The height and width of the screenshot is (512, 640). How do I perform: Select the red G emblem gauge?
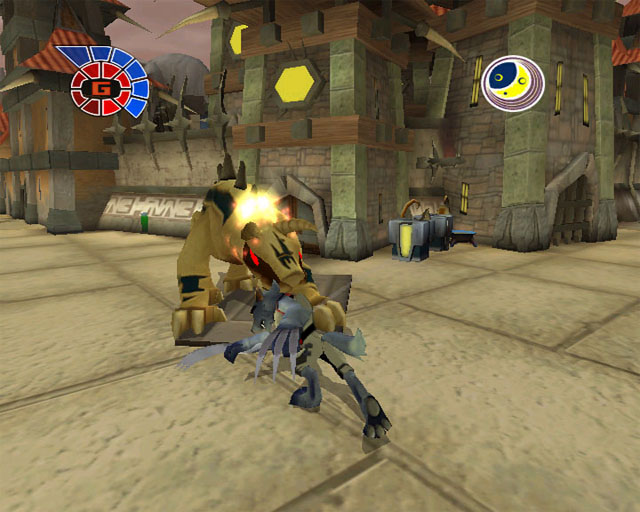point(101,87)
